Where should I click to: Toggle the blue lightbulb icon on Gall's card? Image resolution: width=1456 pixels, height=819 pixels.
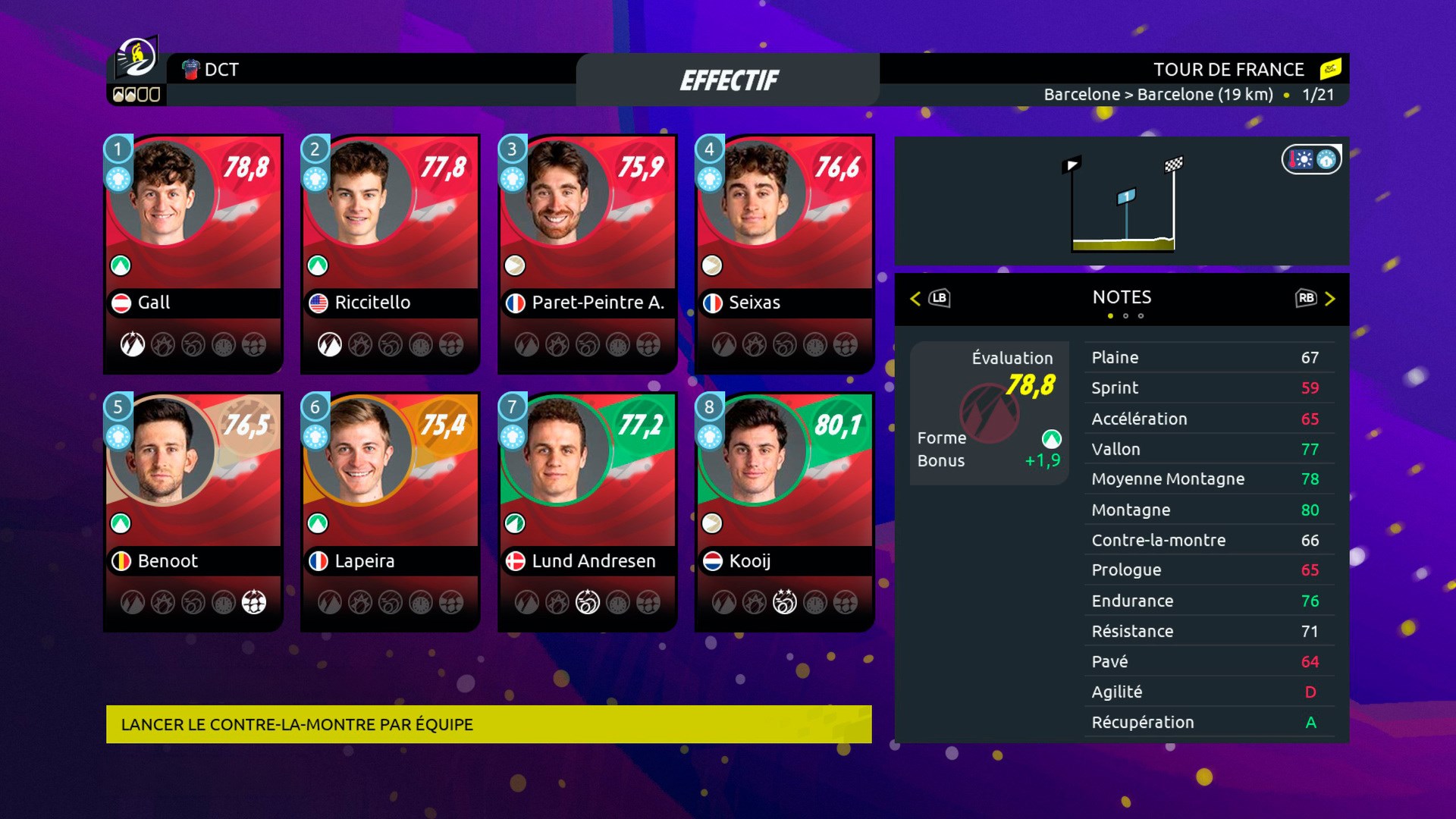118,180
